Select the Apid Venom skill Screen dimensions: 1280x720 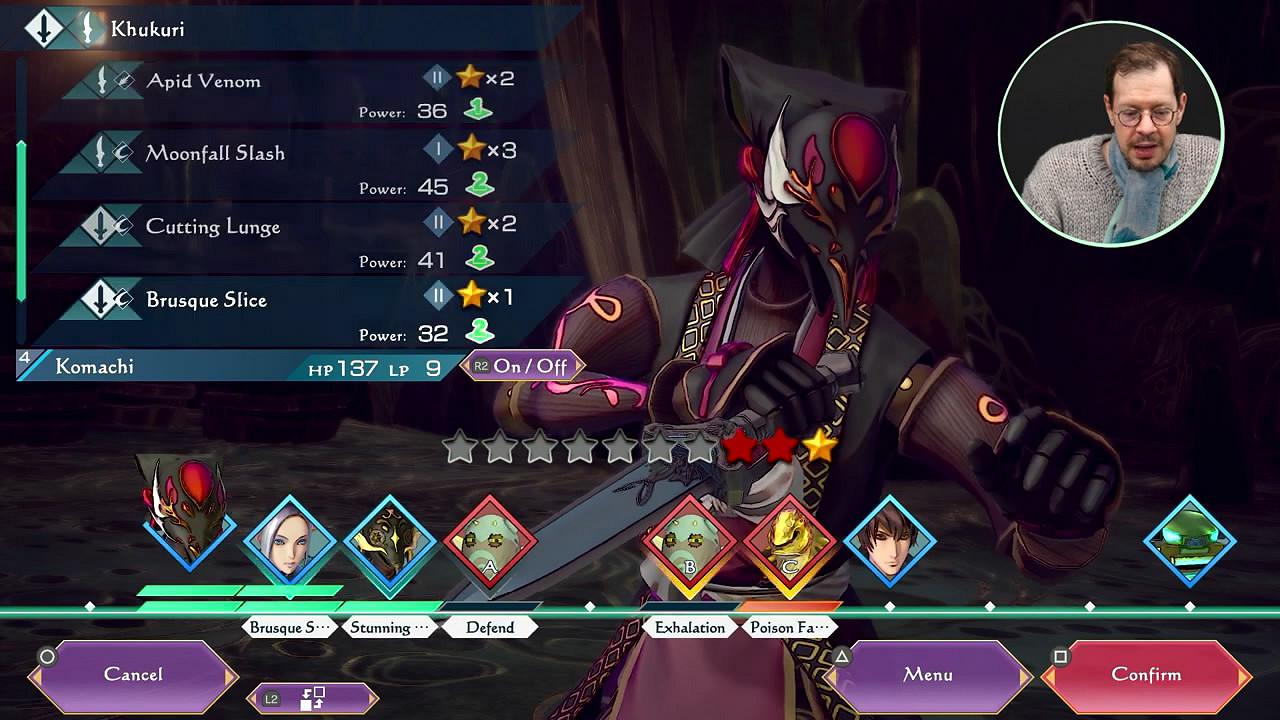(204, 82)
